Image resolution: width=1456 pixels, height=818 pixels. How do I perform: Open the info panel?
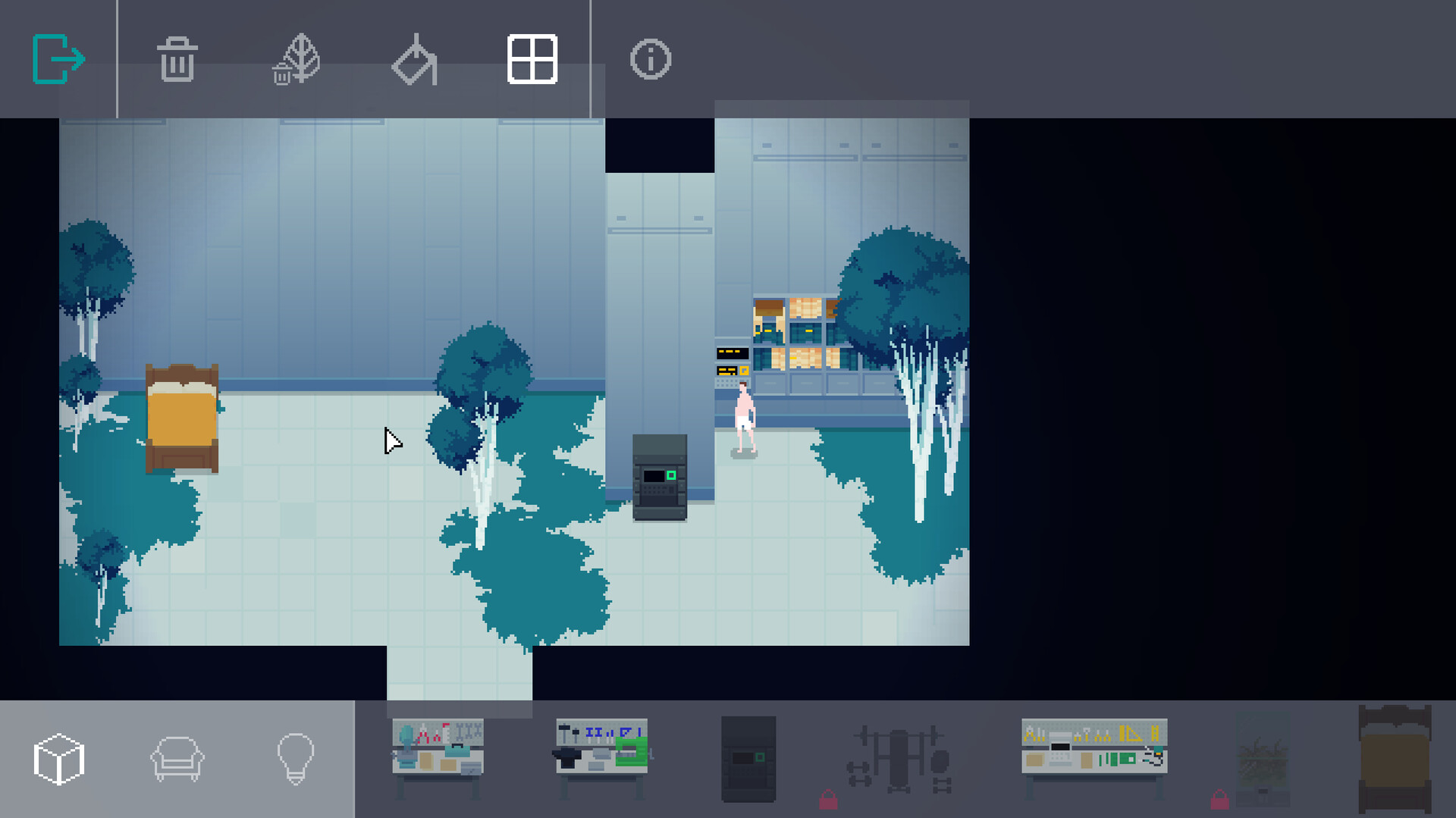click(x=651, y=58)
